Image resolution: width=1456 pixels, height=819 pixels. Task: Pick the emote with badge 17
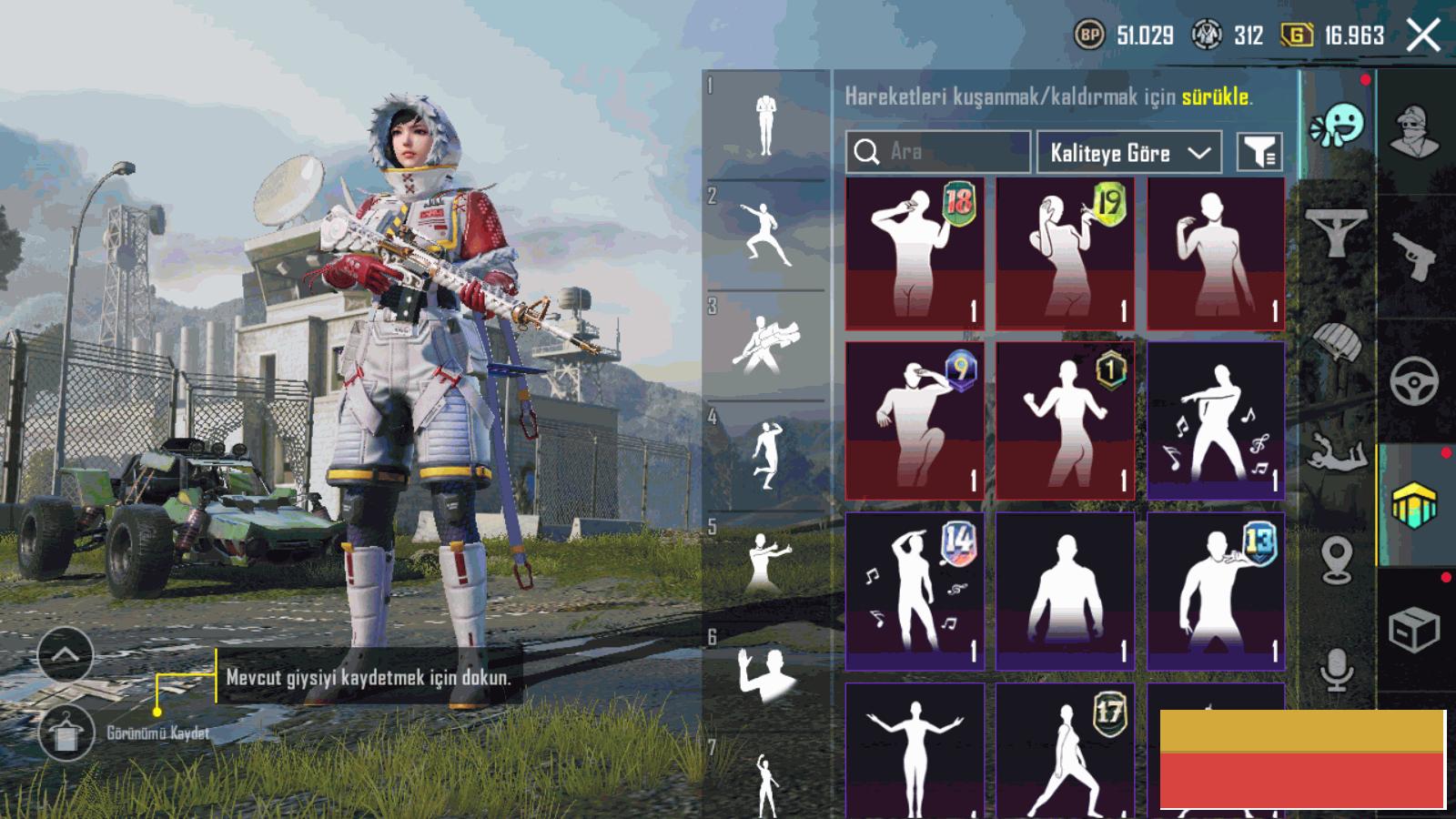point(1065,751)
